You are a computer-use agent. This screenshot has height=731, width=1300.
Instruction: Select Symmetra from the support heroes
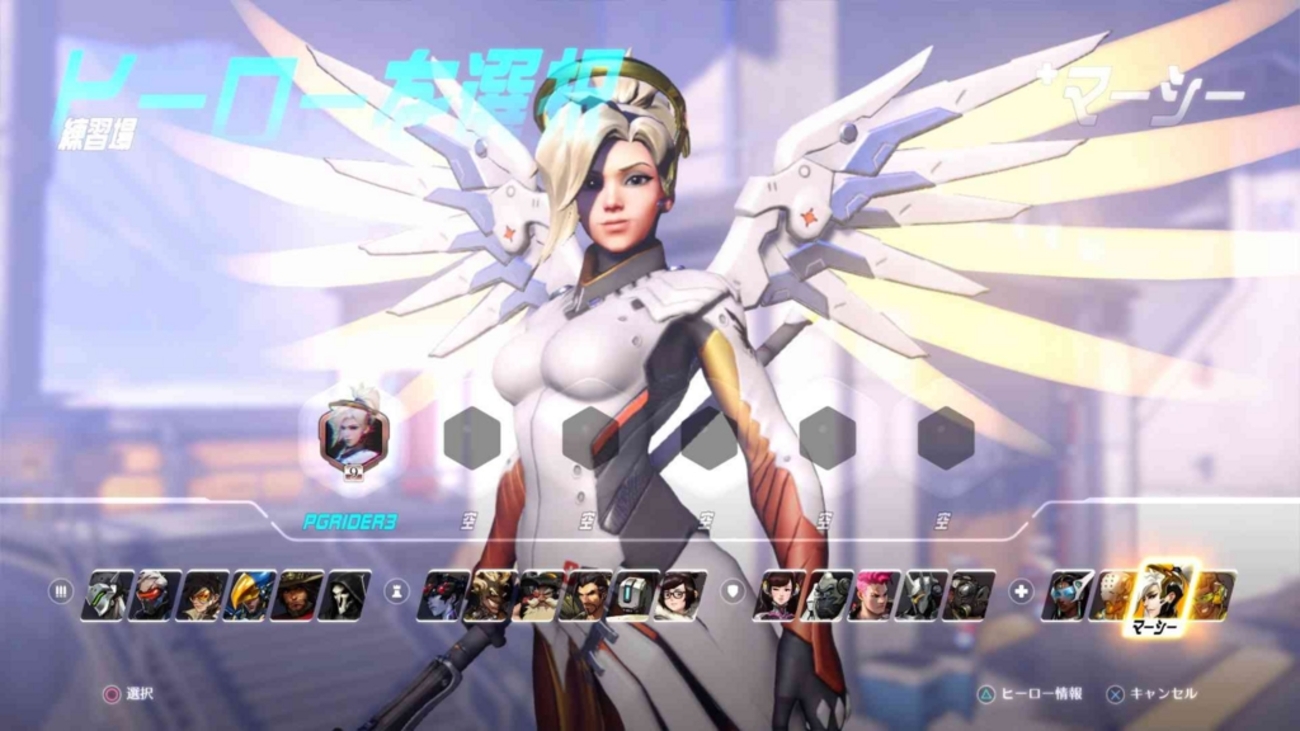pos(1067,595)
